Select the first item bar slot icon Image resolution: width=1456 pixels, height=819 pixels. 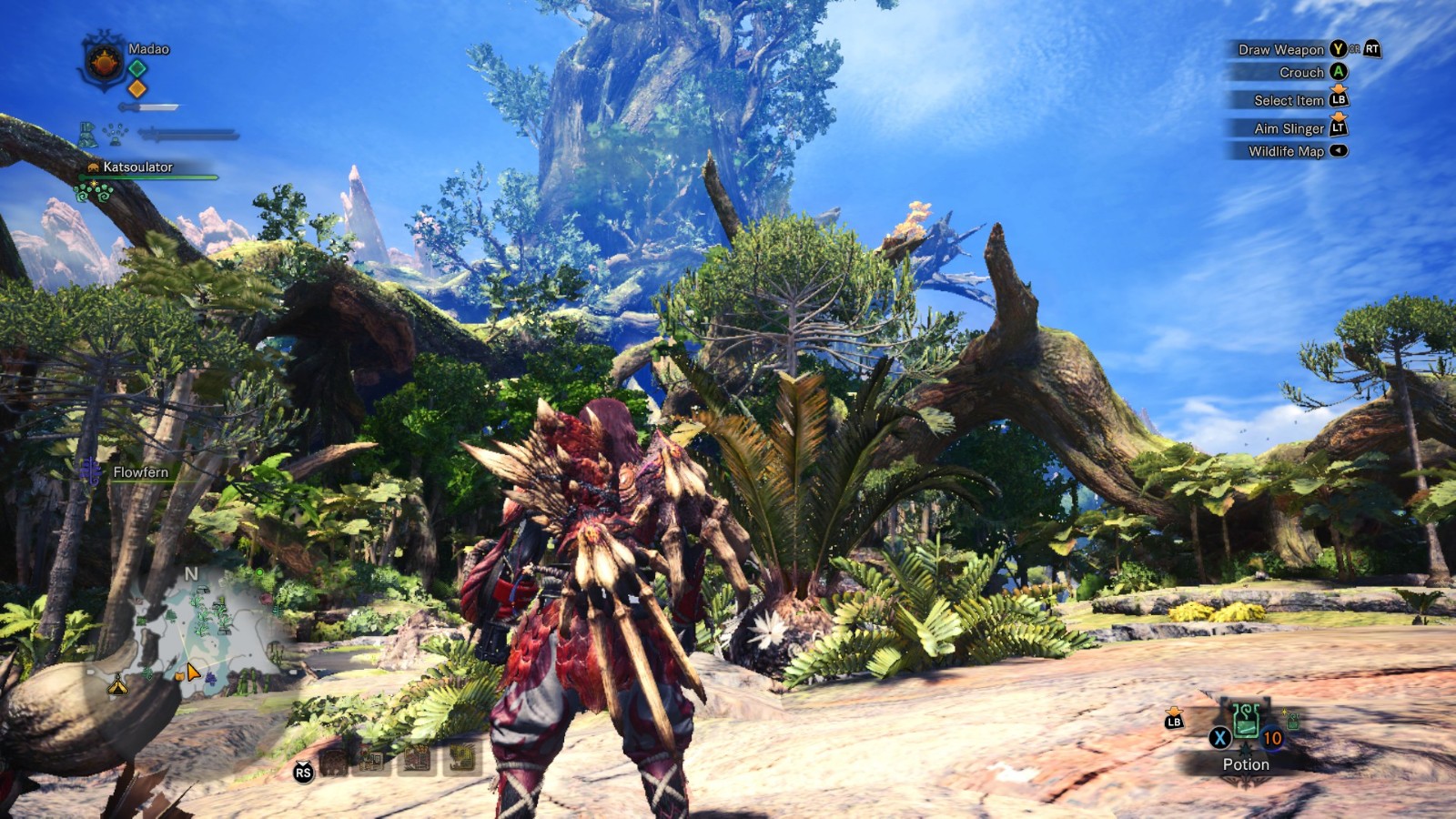click(x=334, y=763)
